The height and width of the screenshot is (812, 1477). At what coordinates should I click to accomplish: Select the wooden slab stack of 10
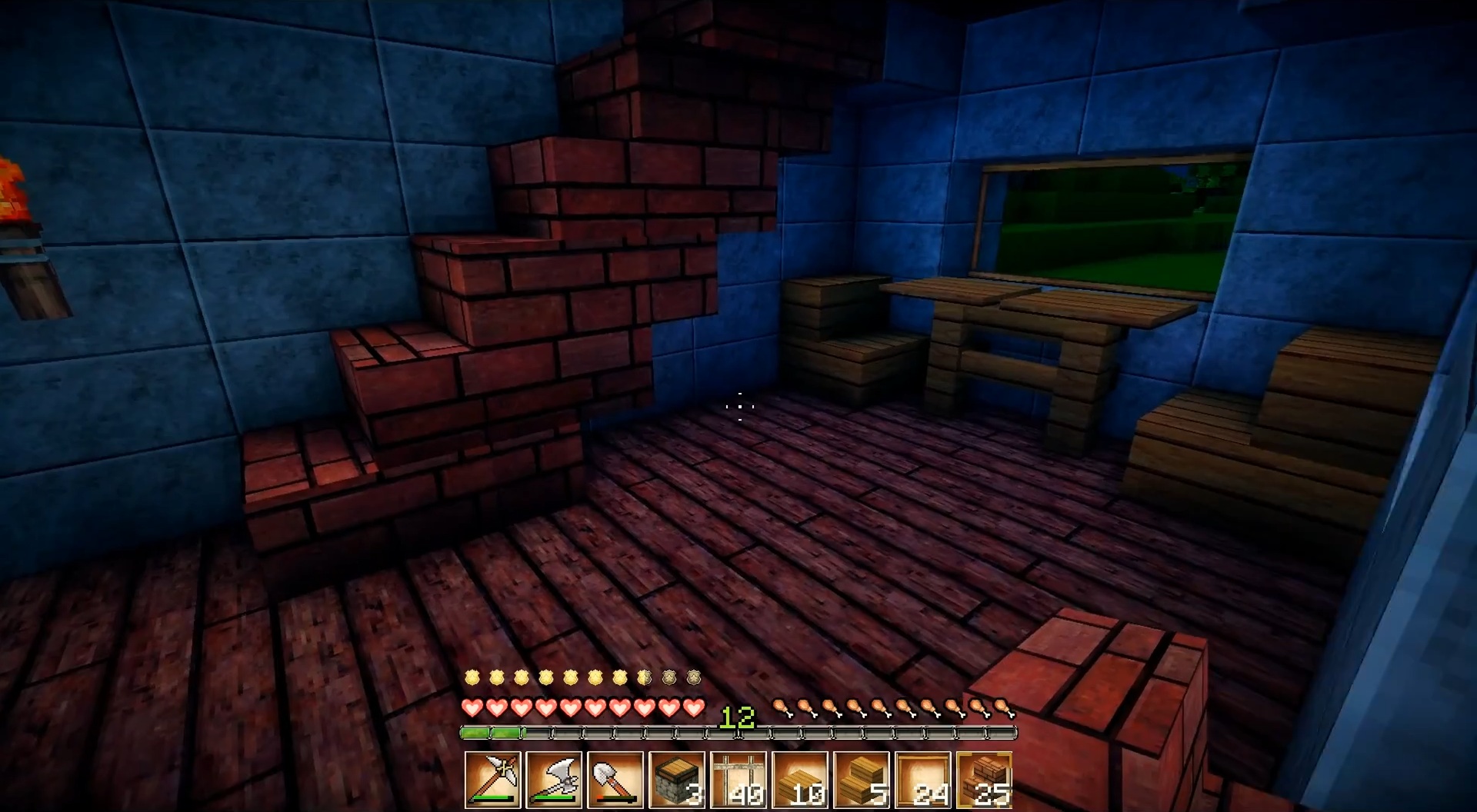[x=800, y=780]
